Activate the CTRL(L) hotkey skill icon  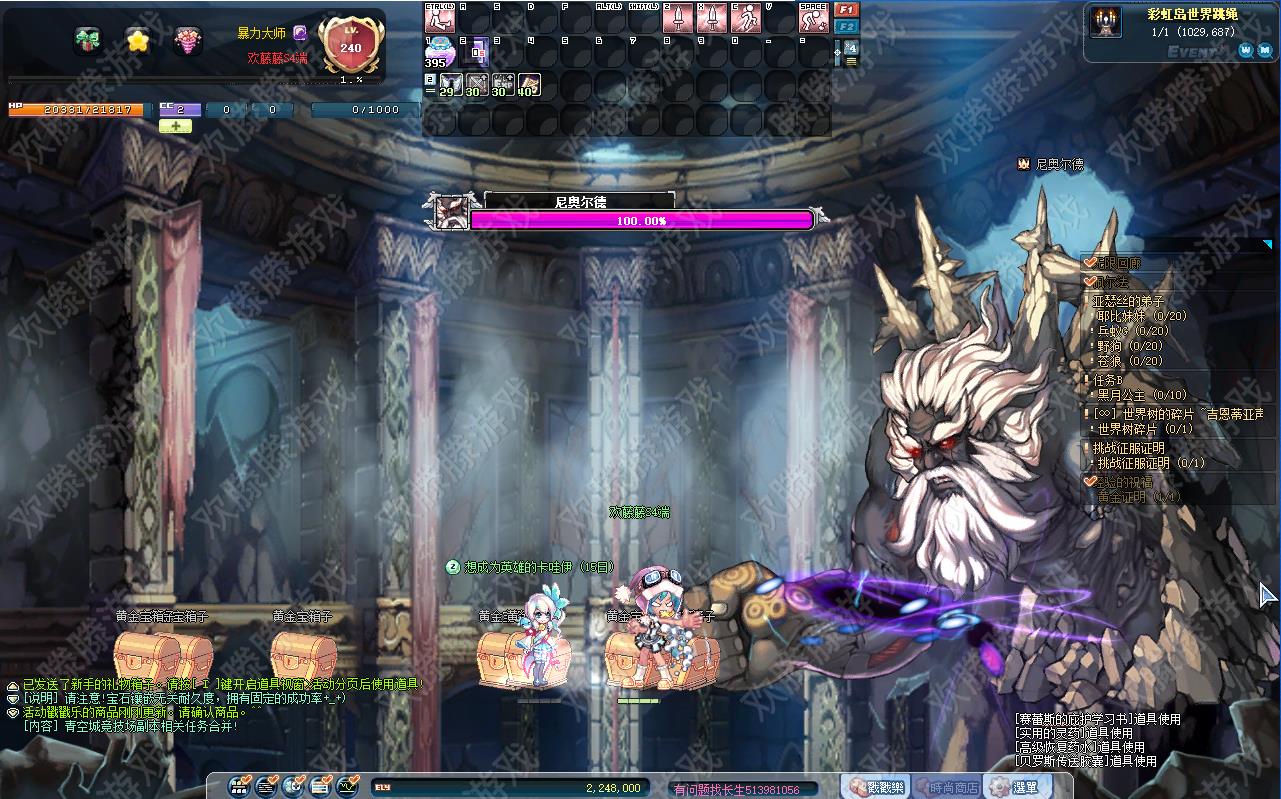pyautogui.click(x=439, y=18)
